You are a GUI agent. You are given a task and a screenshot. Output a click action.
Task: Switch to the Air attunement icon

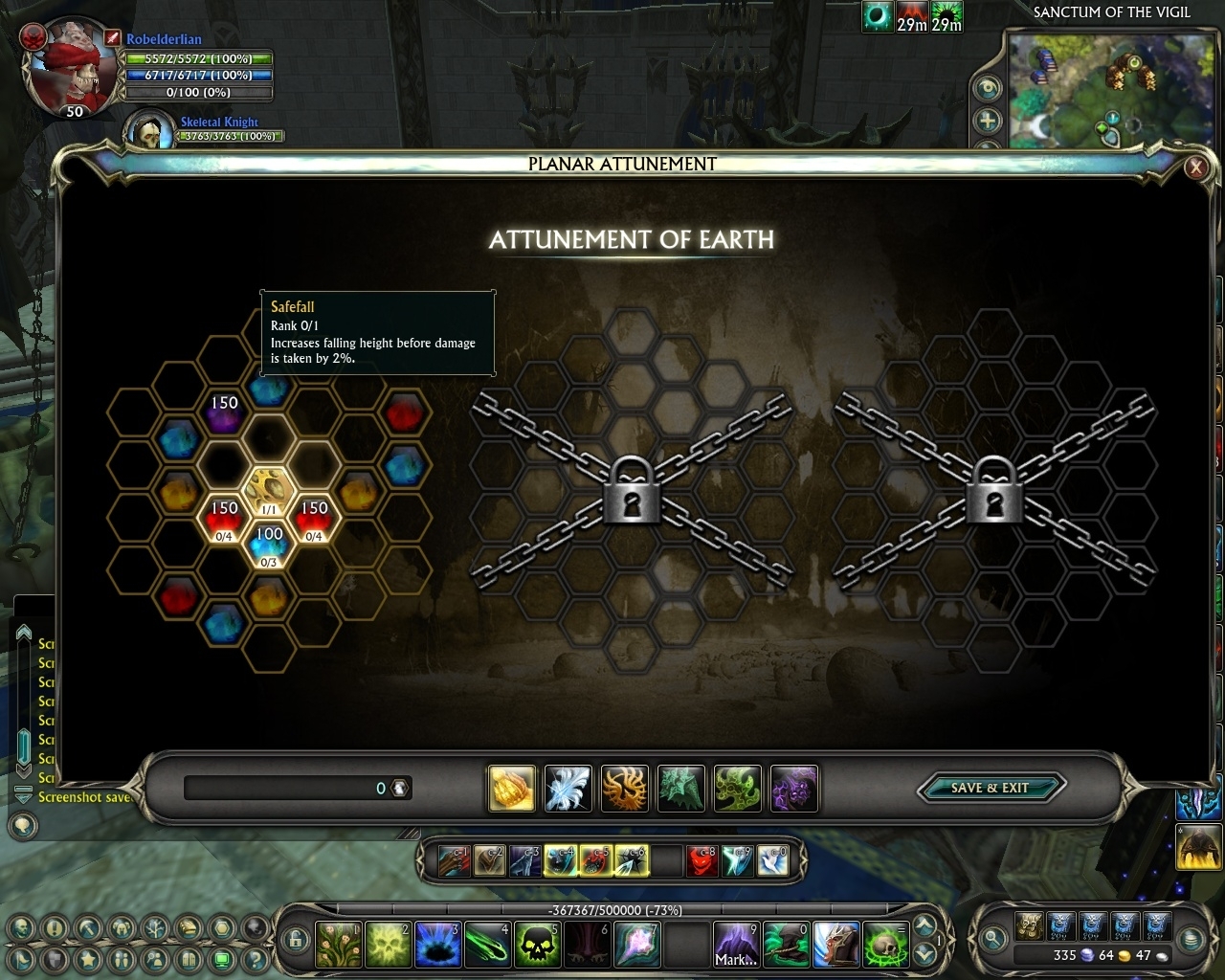pos(568,788)
